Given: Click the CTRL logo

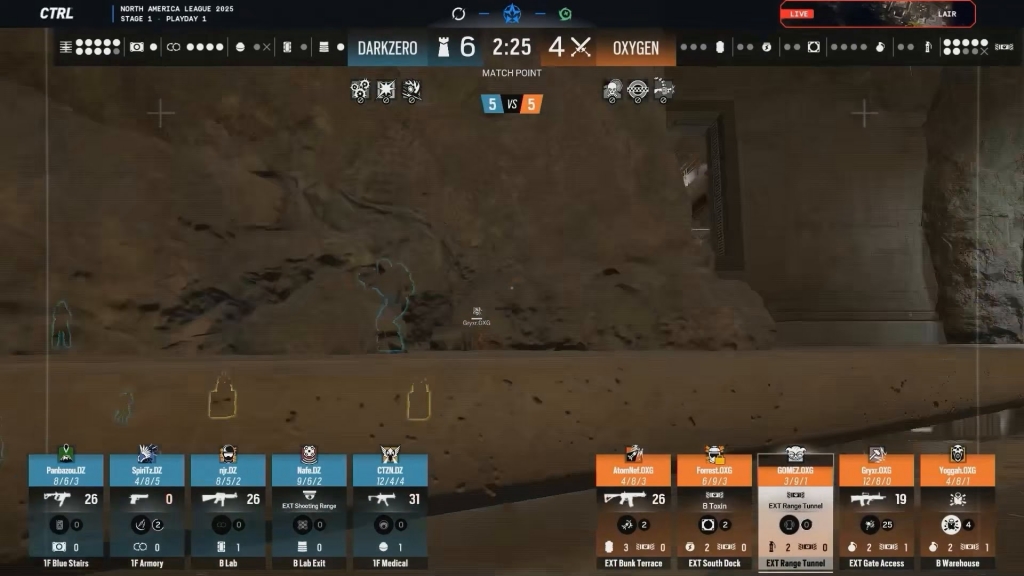Looking at the screenshot, I should click(56, 13).
